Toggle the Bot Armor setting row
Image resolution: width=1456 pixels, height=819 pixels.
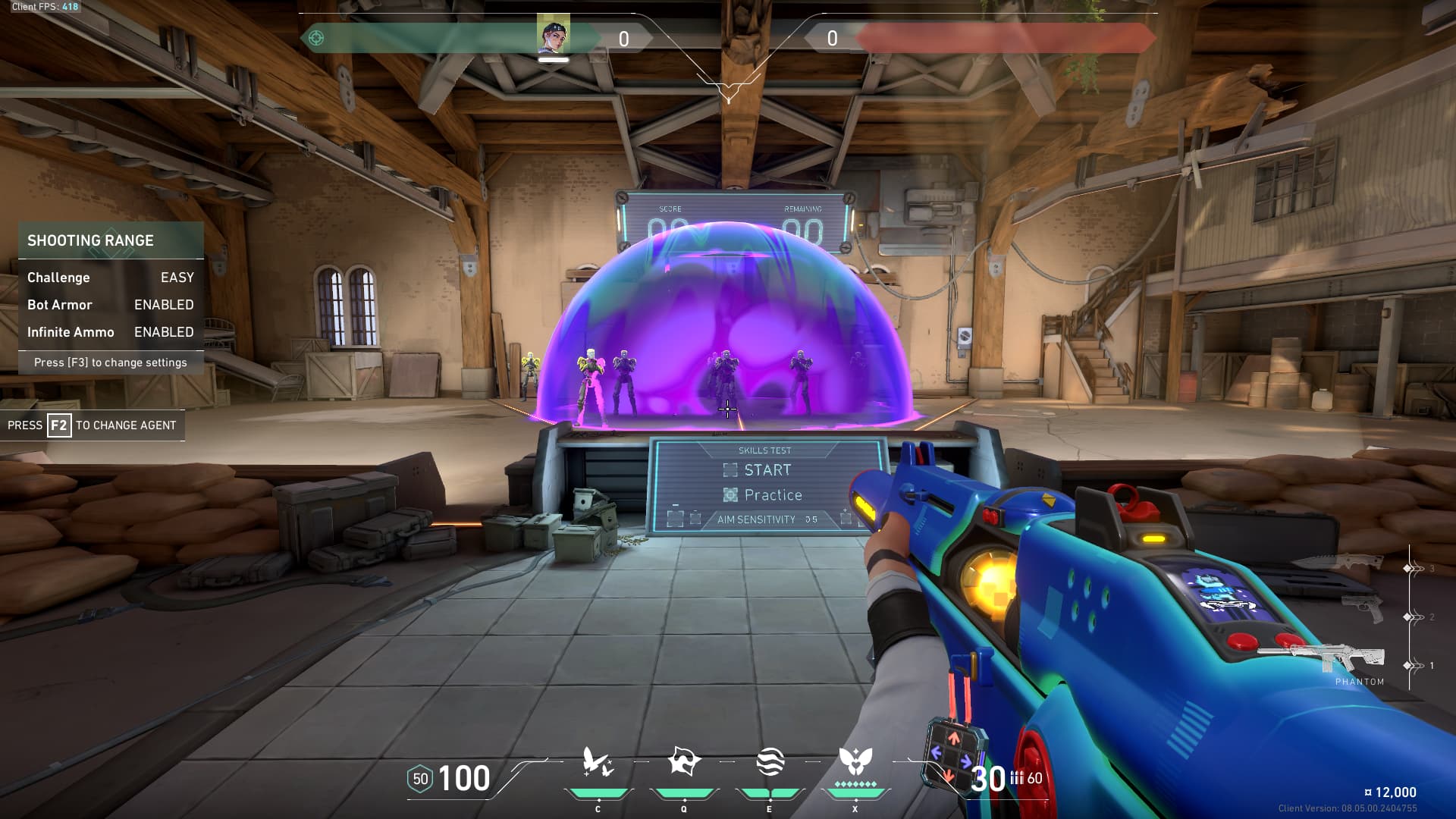111,305
